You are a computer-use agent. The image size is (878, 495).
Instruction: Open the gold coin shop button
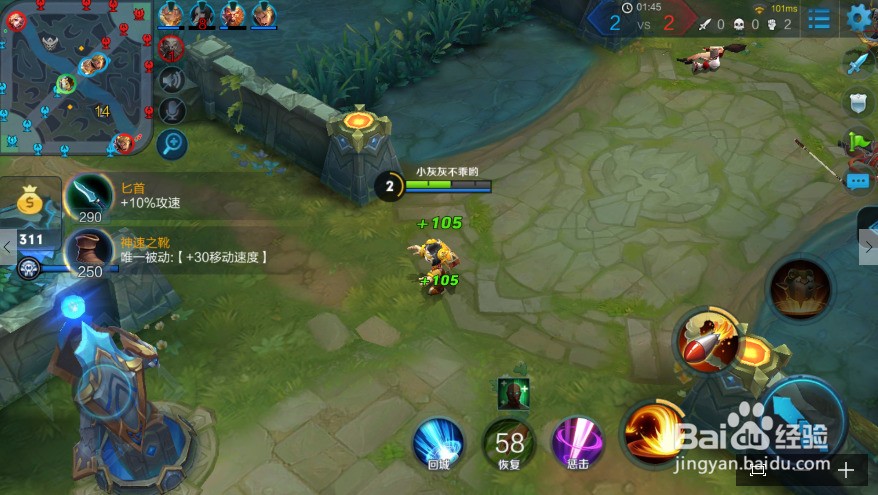(31, 203)
